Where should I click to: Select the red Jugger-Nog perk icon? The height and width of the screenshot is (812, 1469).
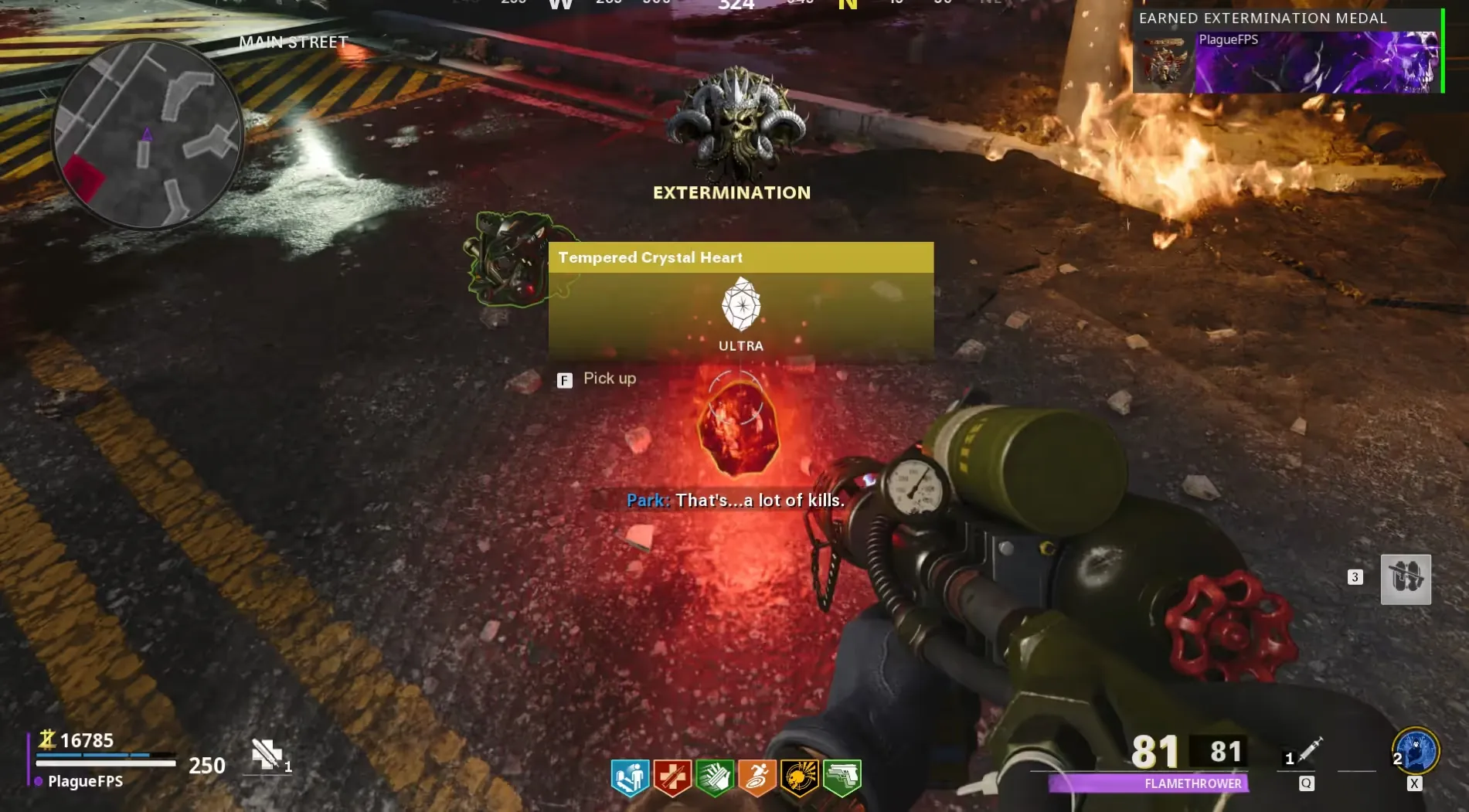672,776
